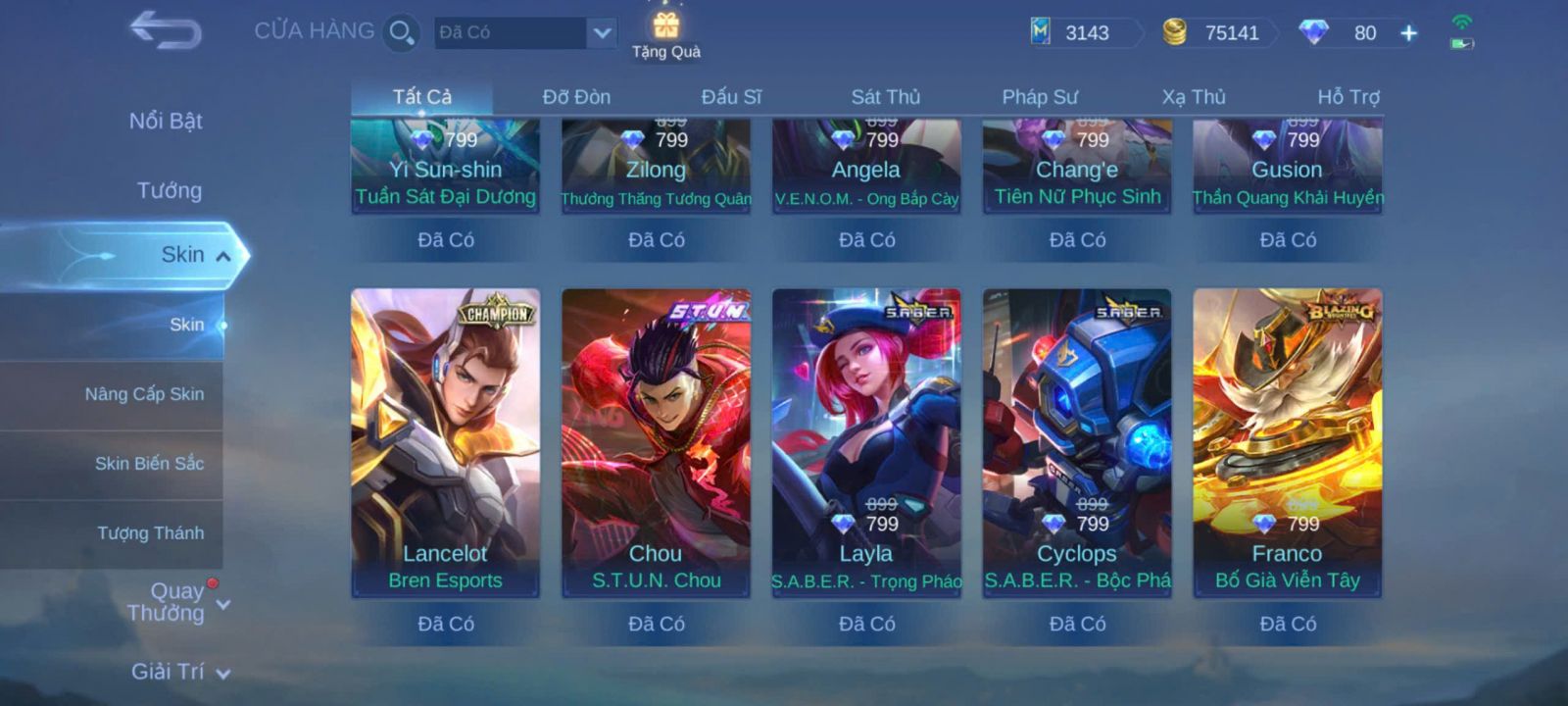Show the Sát Thủ skins tab

pyautogui.click(x=885, y=97)
